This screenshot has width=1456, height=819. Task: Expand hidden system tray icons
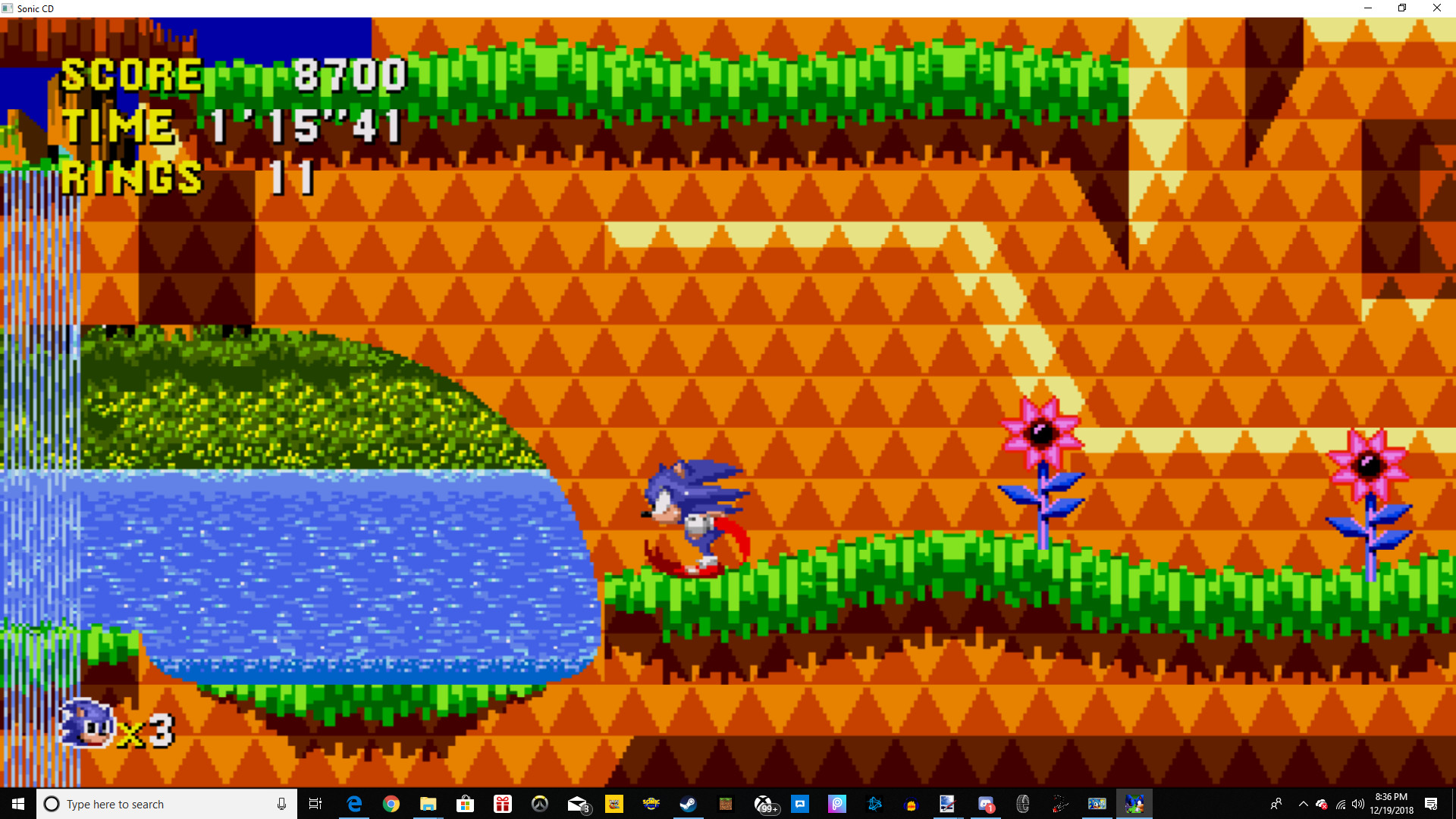(x=1303, y=804)
